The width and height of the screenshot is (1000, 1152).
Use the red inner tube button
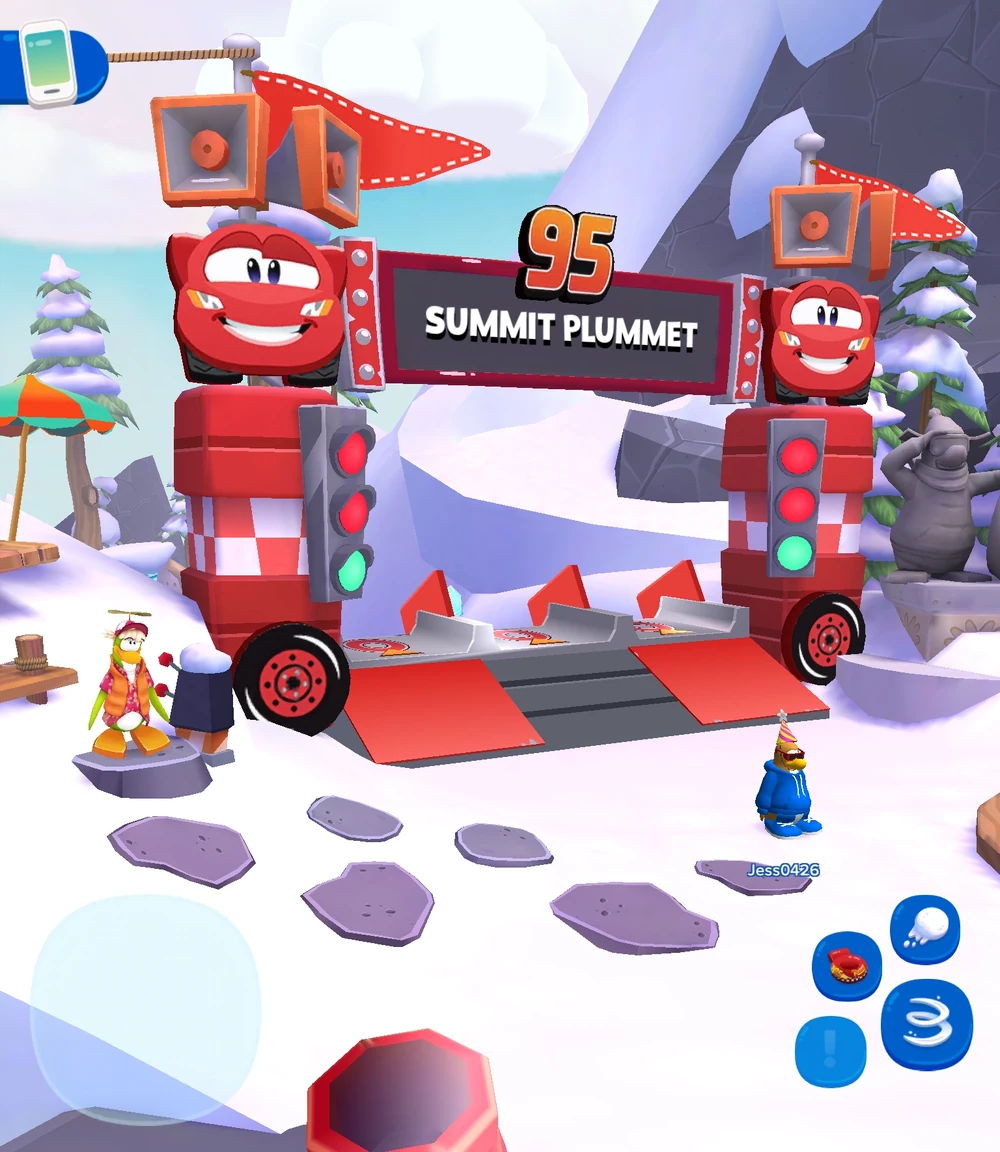[x=847, y=965]
